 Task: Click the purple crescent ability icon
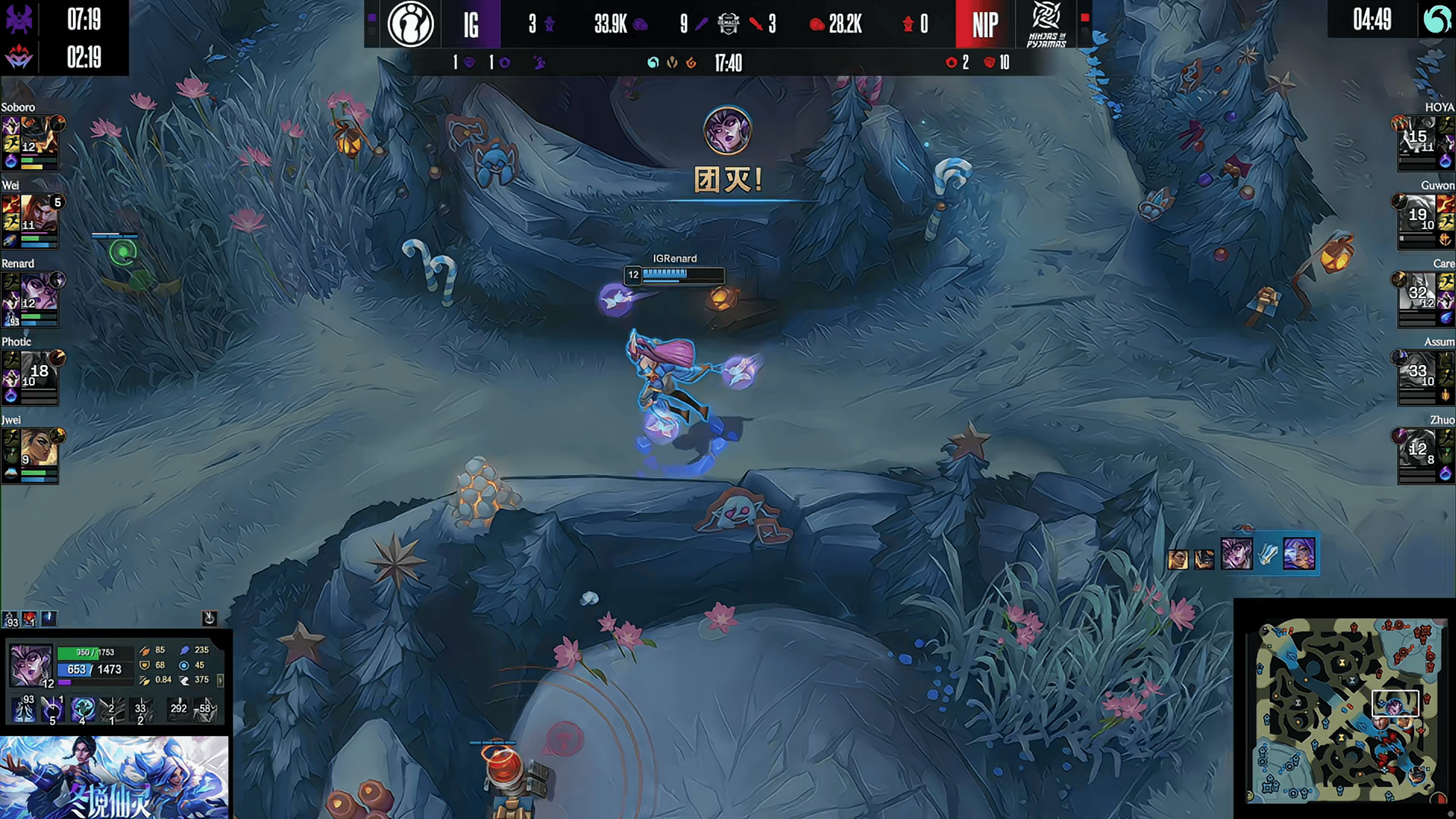(x=52, y=709)
